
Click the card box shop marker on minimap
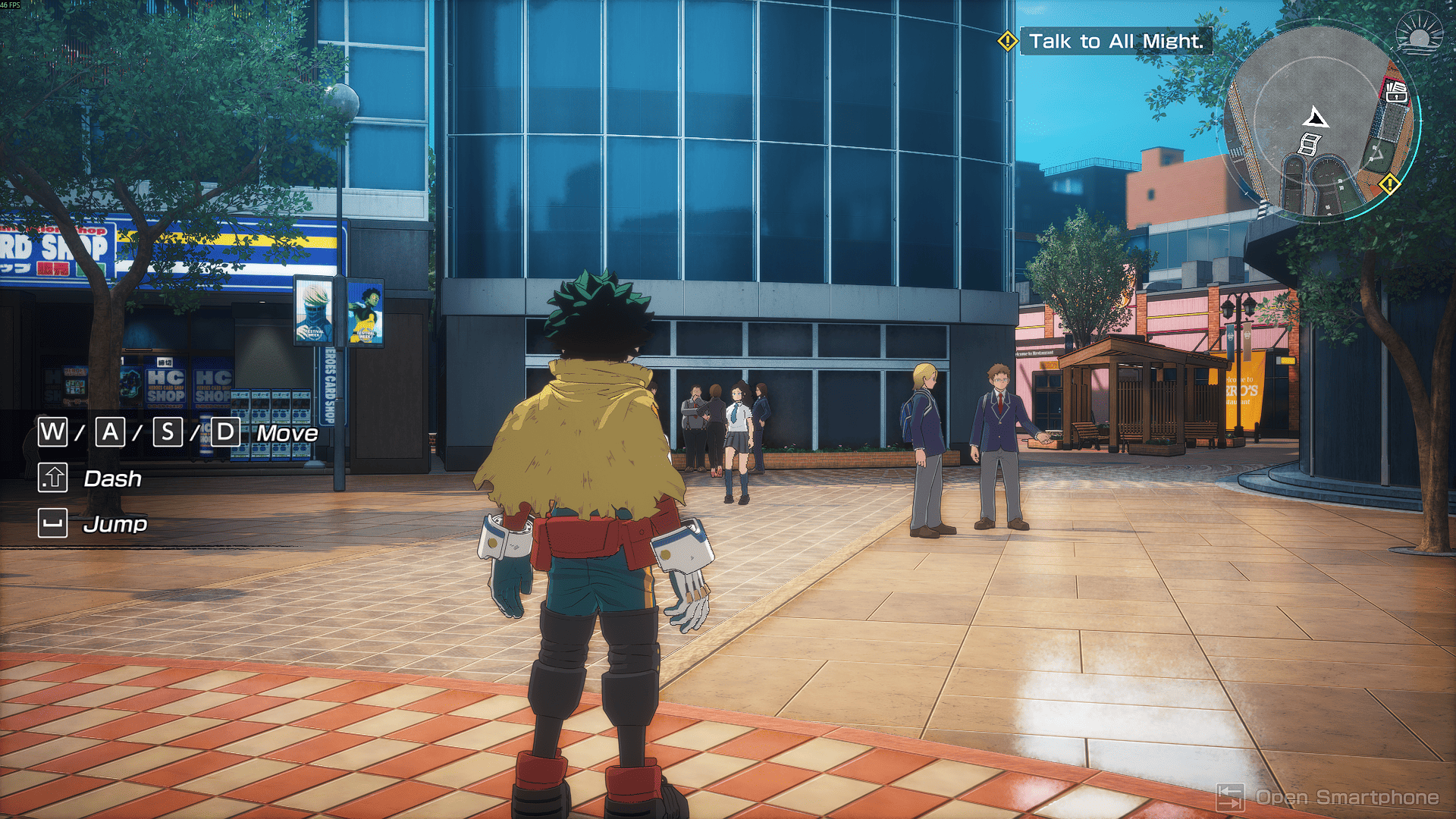tap(1396, 92)
